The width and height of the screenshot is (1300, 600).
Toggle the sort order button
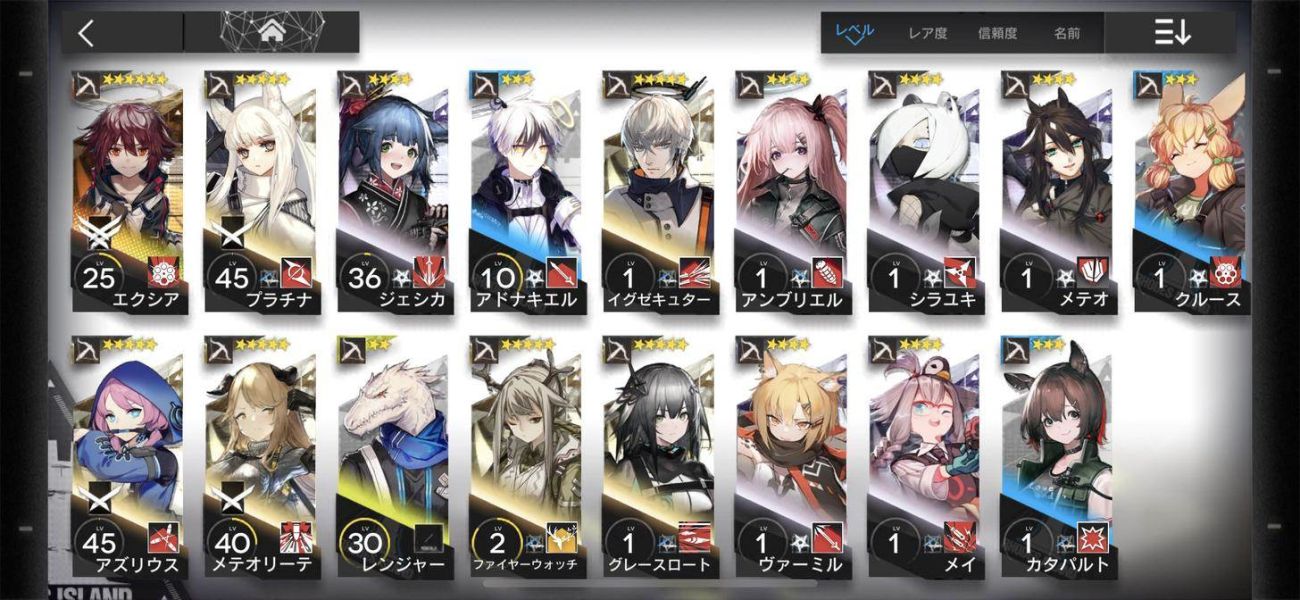coord(1172,33)
